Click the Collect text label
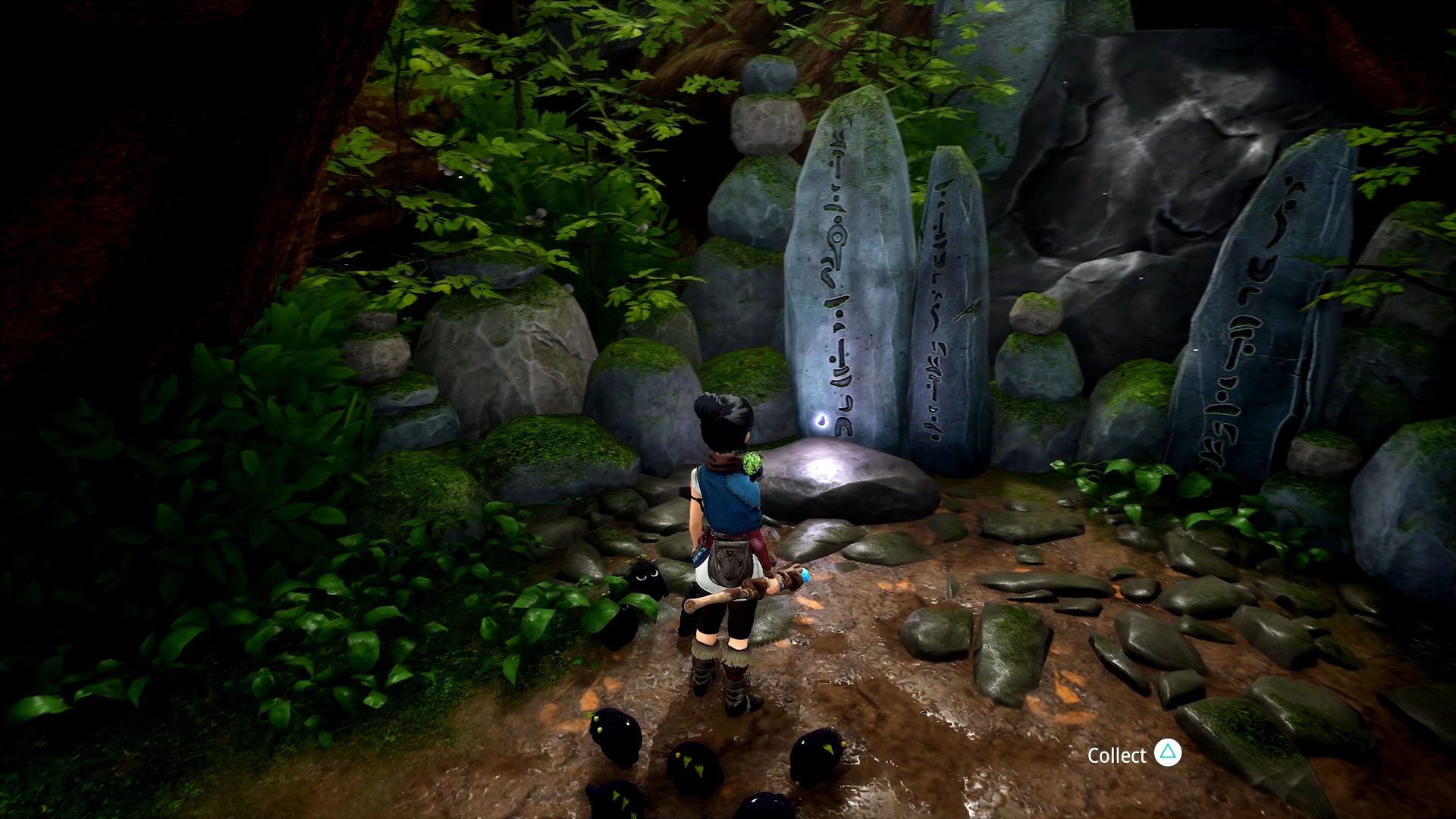Screen dimensions: 1456x819 tap(1116, 755)
